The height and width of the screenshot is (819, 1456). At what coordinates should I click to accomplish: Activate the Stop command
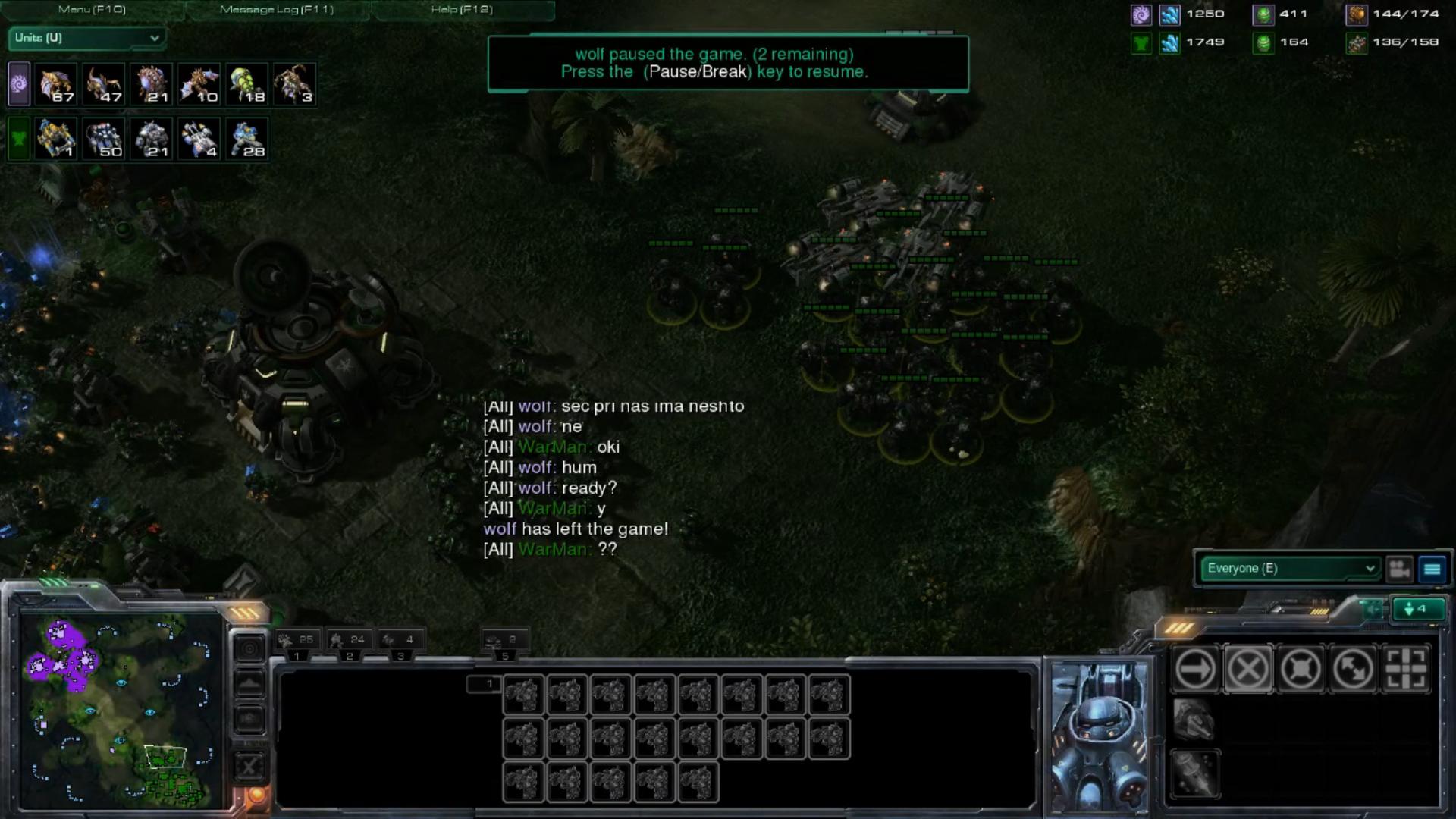tap(1248, 669)
